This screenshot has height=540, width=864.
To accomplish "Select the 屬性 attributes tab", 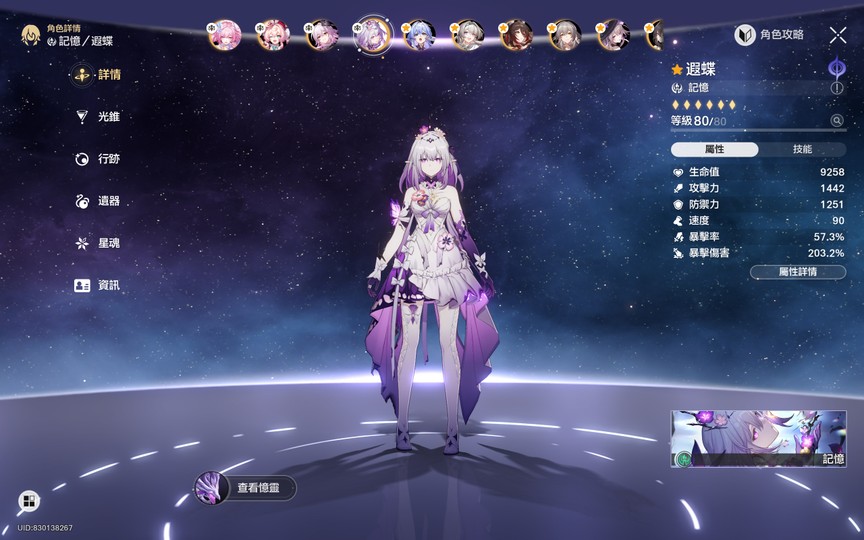I will click(715, 149).
